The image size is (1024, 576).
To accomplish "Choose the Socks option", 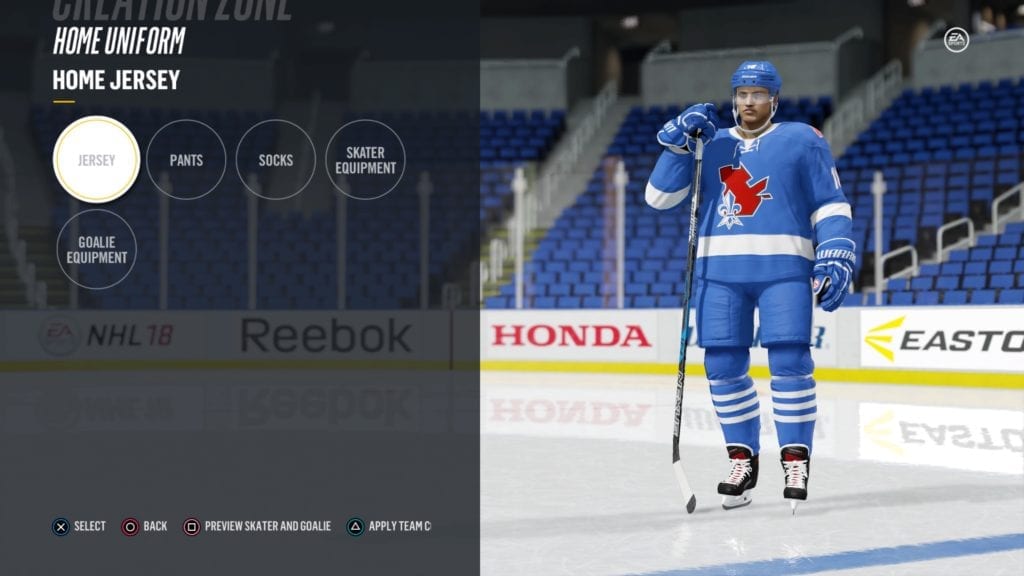I will pyautogui.click(x=276, y=160).
